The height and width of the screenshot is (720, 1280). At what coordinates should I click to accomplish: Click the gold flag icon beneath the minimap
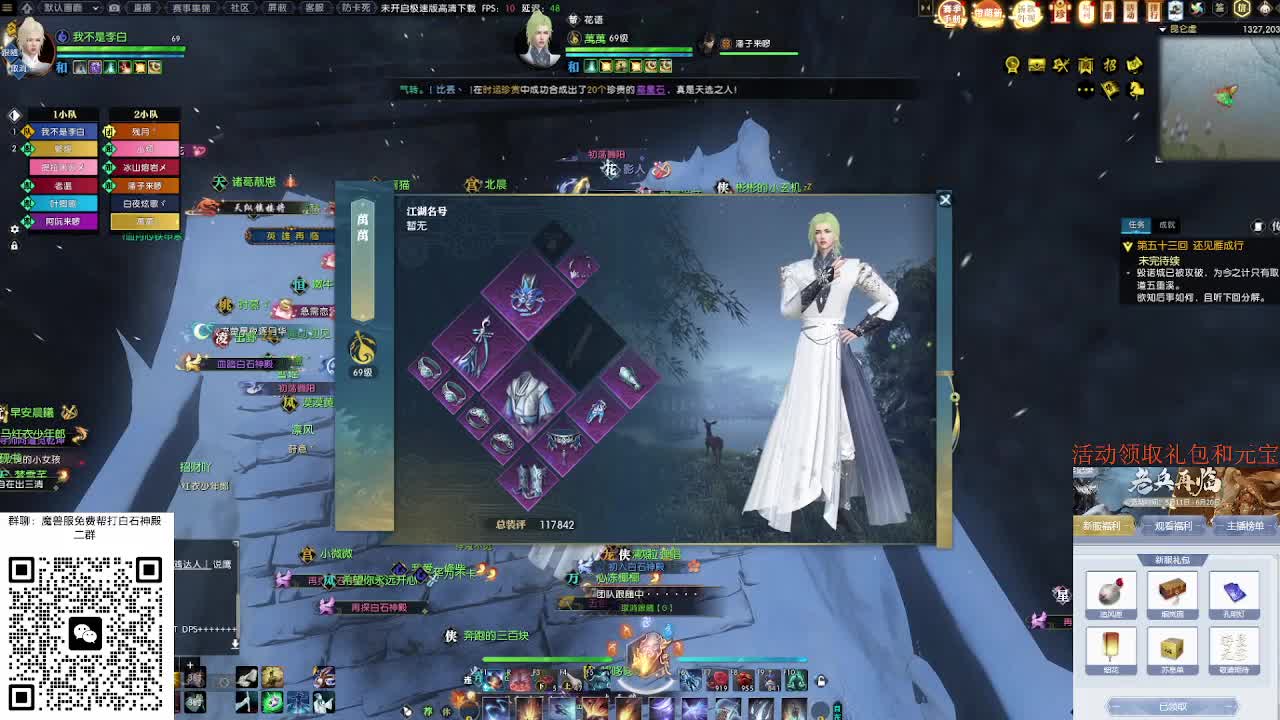(x=1110, y=90)
